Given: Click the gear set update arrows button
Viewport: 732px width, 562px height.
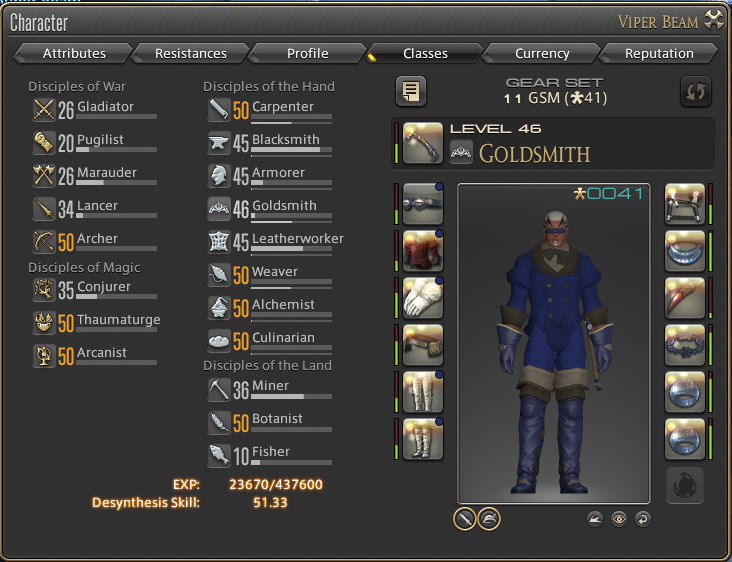Looking at the screenshot, I should coord(695,91).
